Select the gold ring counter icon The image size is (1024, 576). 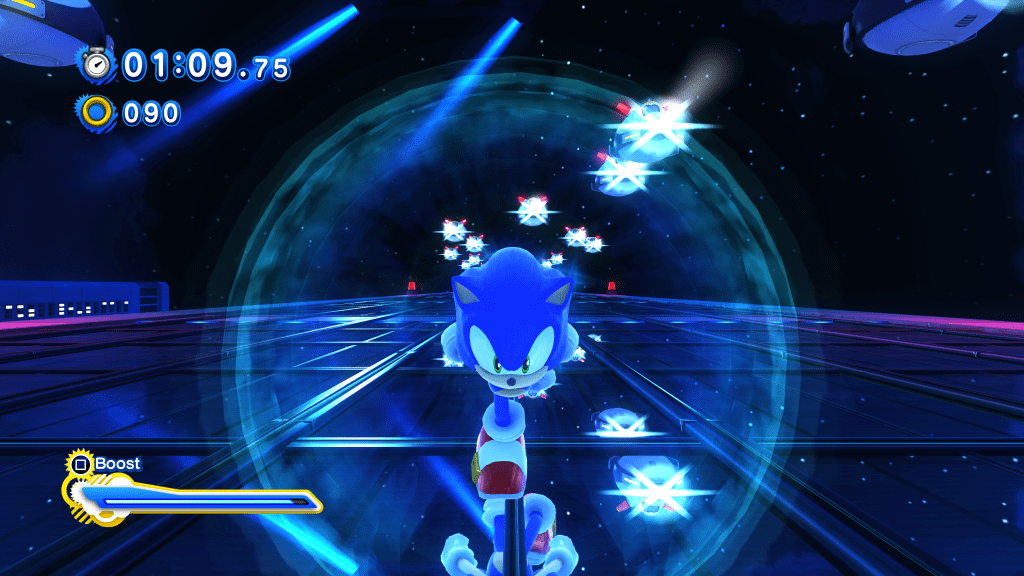coord(97,112)
